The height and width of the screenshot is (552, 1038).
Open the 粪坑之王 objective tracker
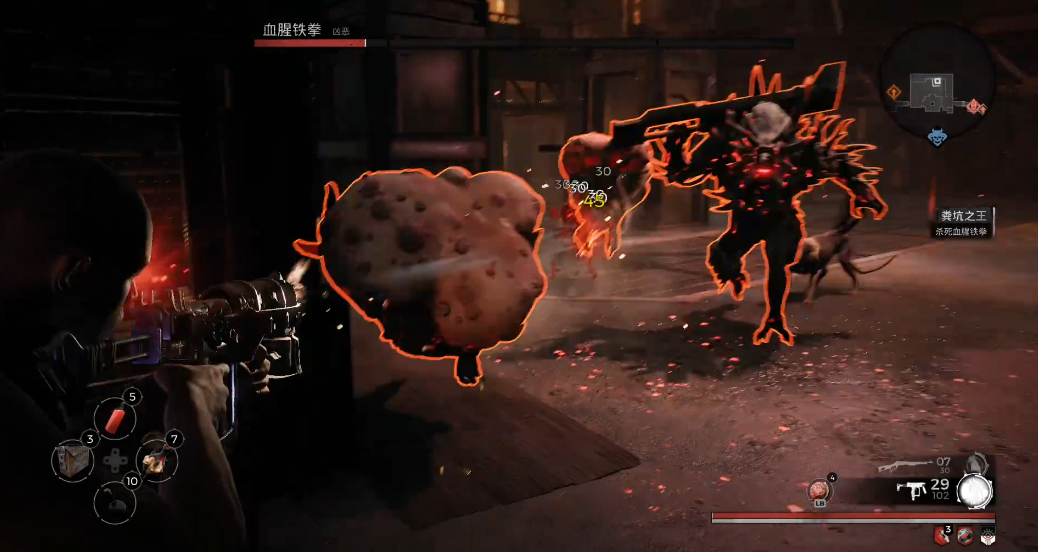click(x=961, y=222)
